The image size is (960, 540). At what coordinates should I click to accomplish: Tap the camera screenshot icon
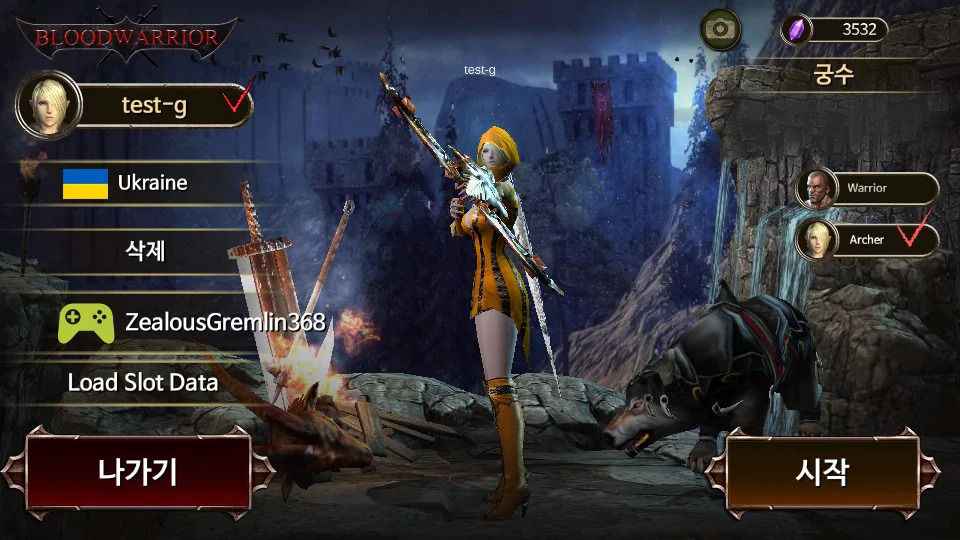tap(719, 29)
